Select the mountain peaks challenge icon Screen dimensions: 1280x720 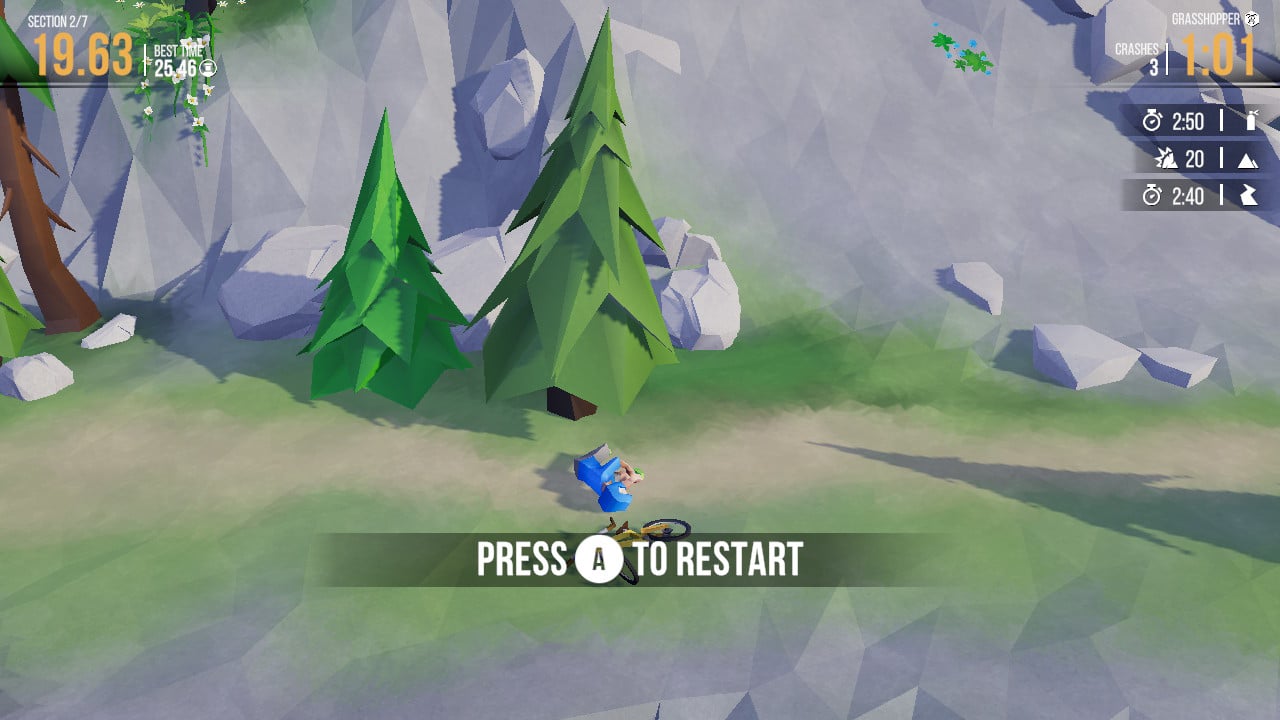click(1248, 158)
